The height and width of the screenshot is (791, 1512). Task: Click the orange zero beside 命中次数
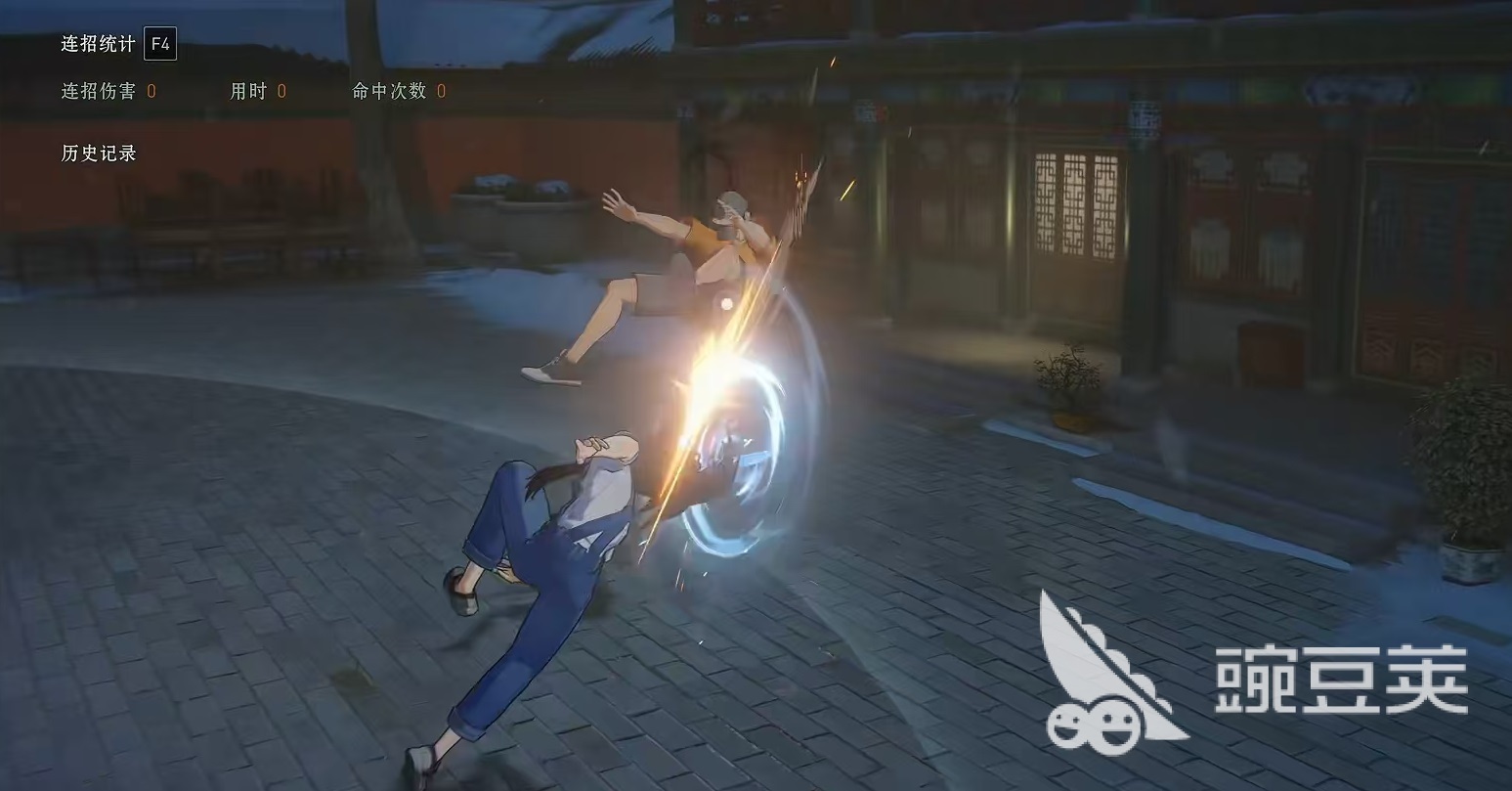click(x=440, y=90)
